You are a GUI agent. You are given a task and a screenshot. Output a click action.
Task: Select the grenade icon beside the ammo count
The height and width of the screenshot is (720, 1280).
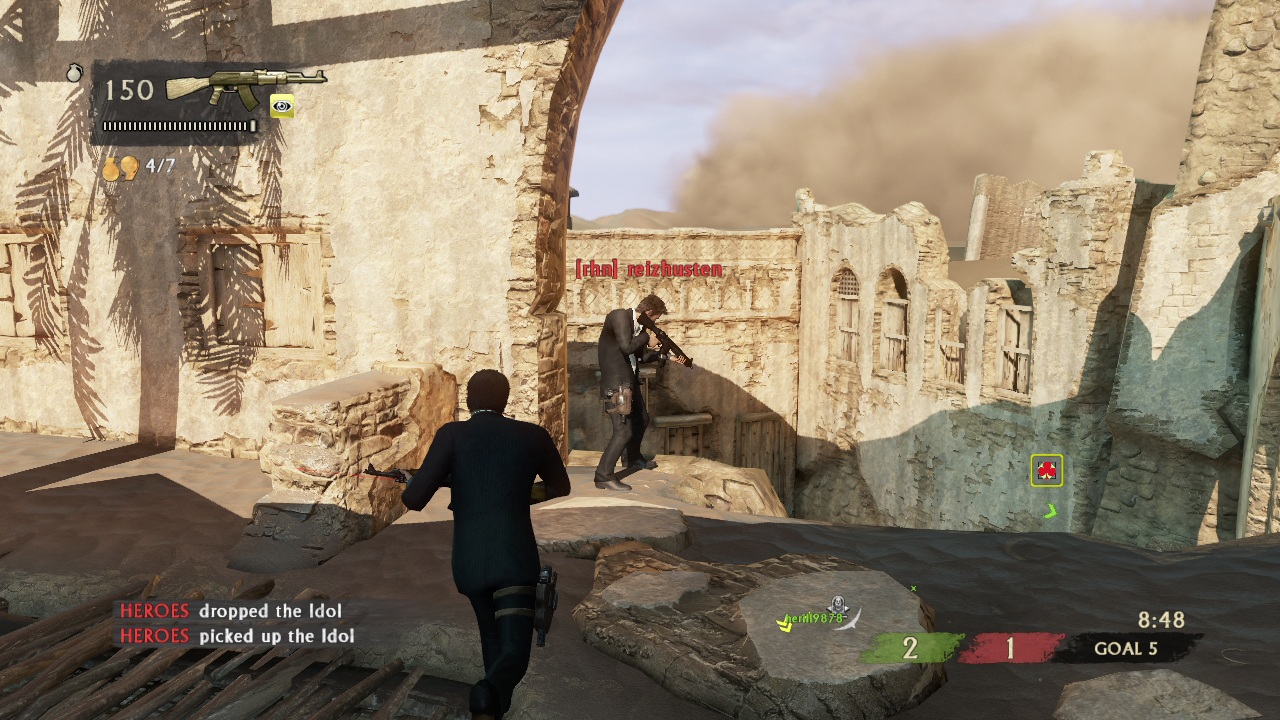click(75, 72)
